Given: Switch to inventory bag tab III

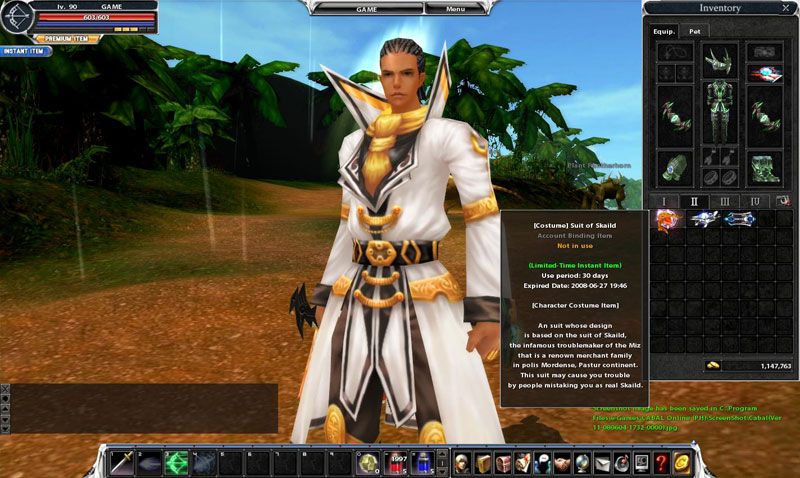Looking at the screenshot, I should tap(724, 201).
